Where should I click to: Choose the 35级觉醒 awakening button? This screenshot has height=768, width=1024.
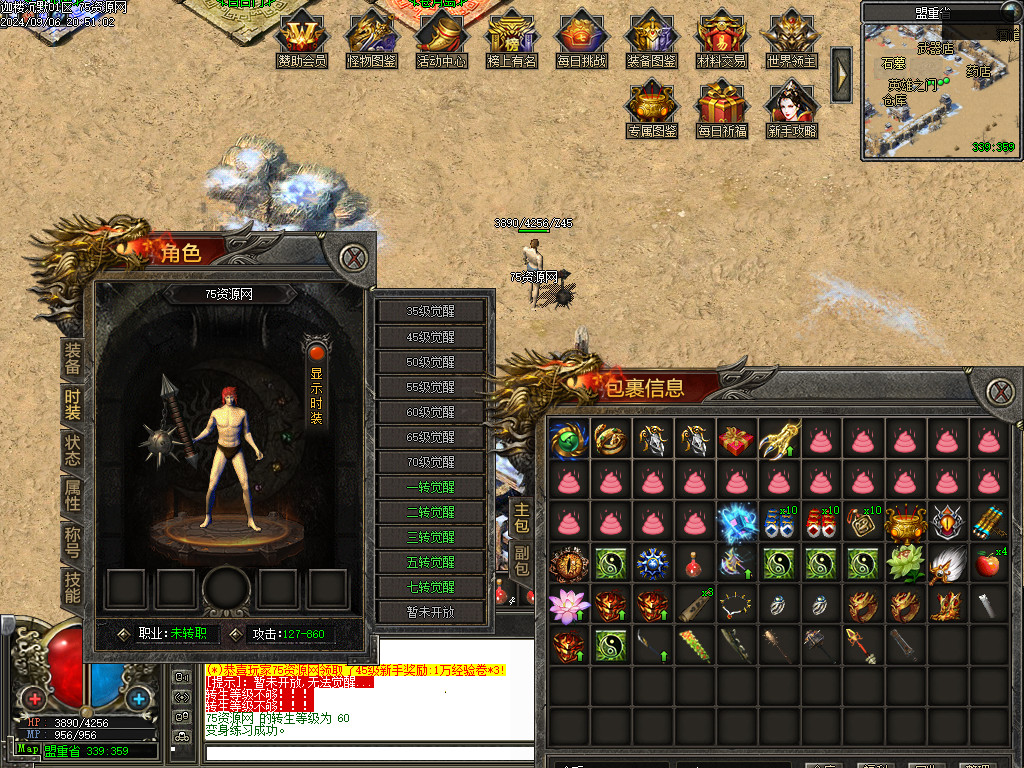tap(431, 311)
